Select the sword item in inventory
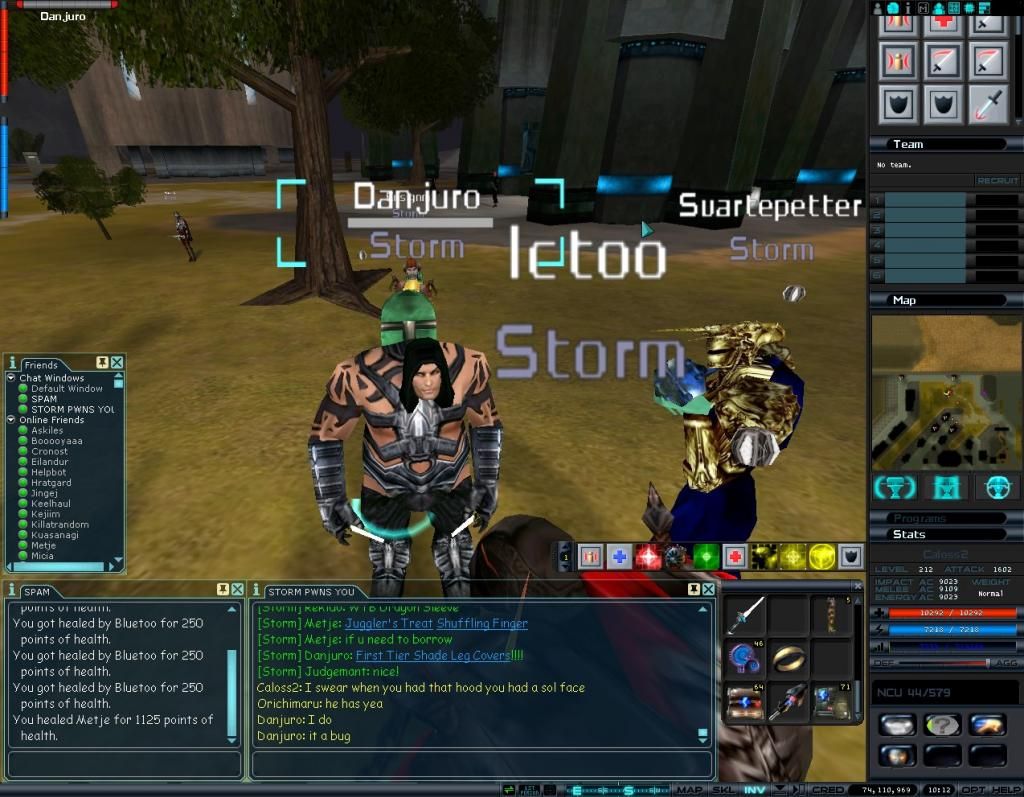Image resolution: width=1024 pixels, height=797 pixels. [x=746, y=615]
